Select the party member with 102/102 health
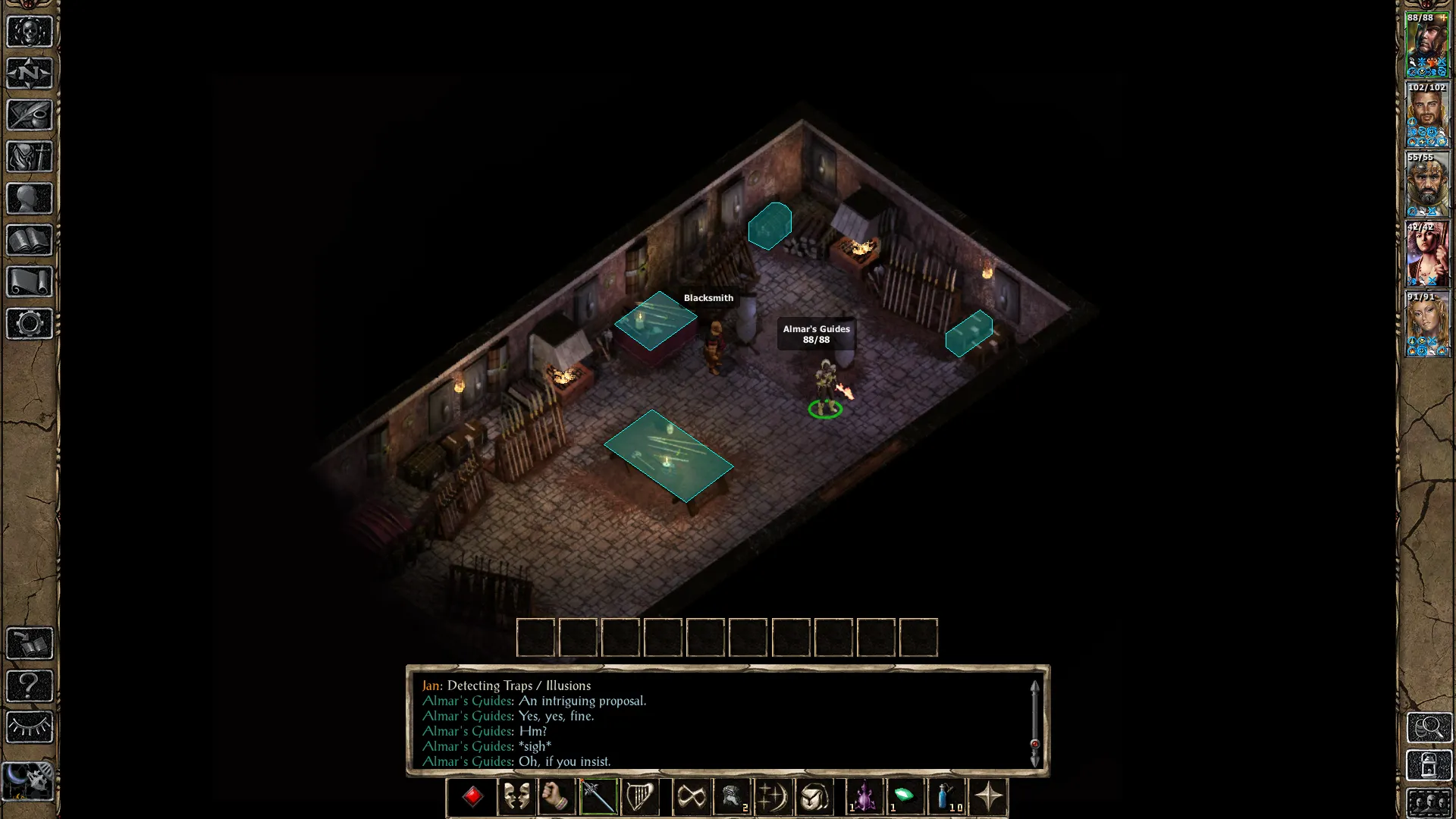Viewport: 1456px width, 819px height. point(1427,115)
